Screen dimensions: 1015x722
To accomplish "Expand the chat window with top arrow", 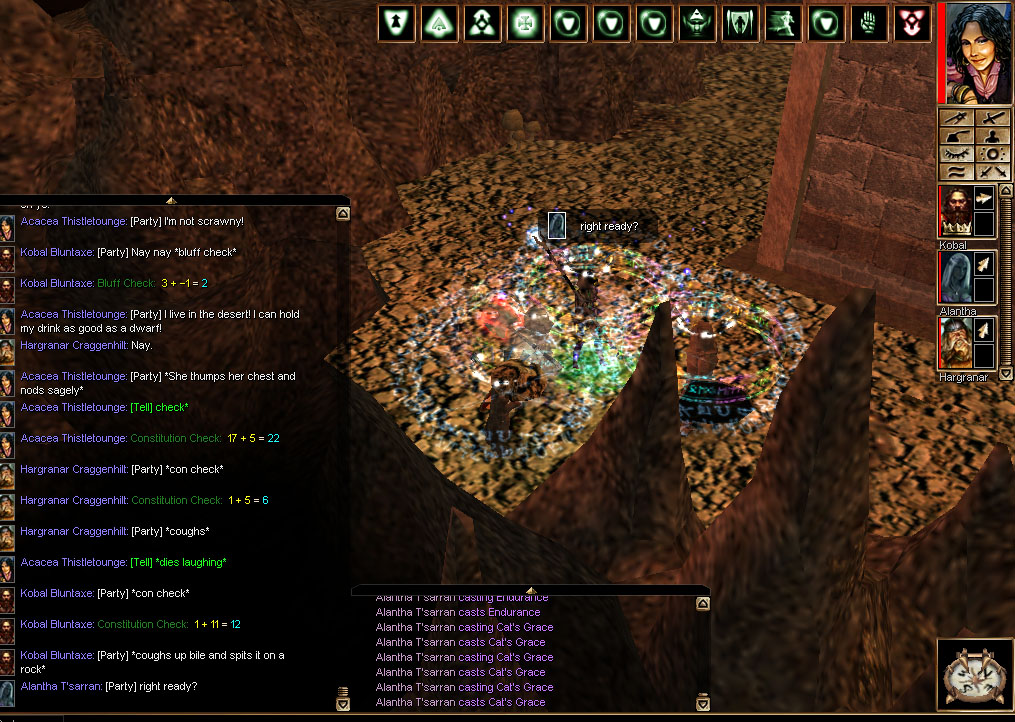I will [x=170, y=200].
